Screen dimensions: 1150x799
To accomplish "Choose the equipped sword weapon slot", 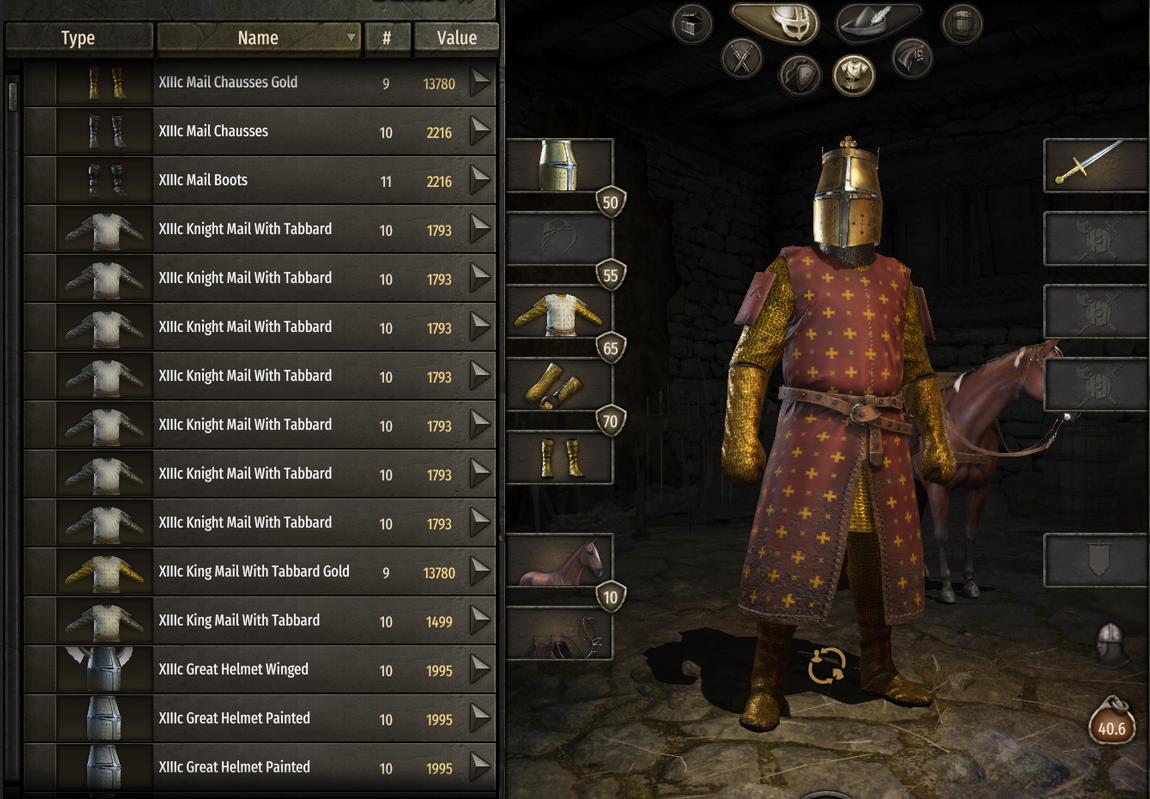I will tap(1094, 165).
